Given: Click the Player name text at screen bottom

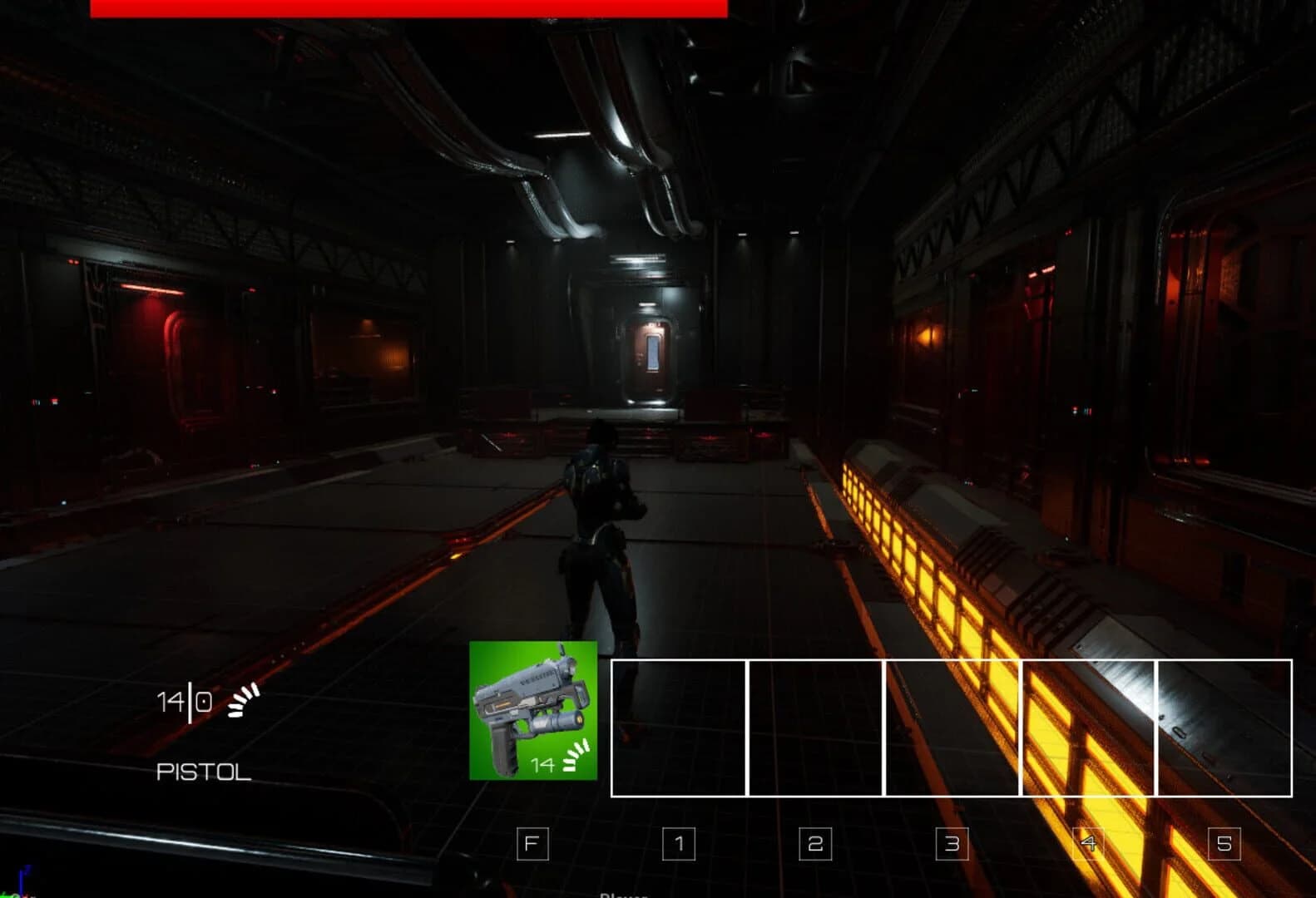Looking at the screenshot, I should (622, 895).
